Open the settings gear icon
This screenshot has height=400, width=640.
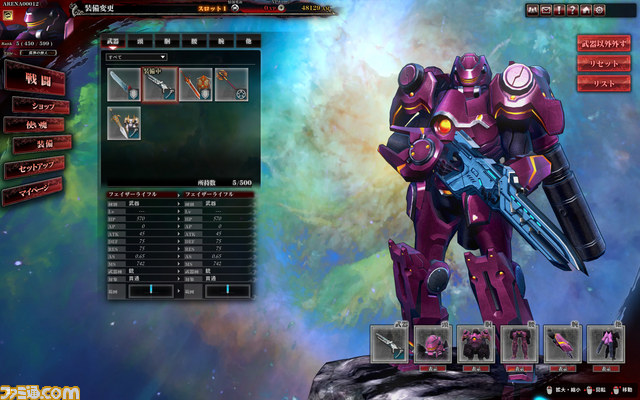[x=599, y=9]
